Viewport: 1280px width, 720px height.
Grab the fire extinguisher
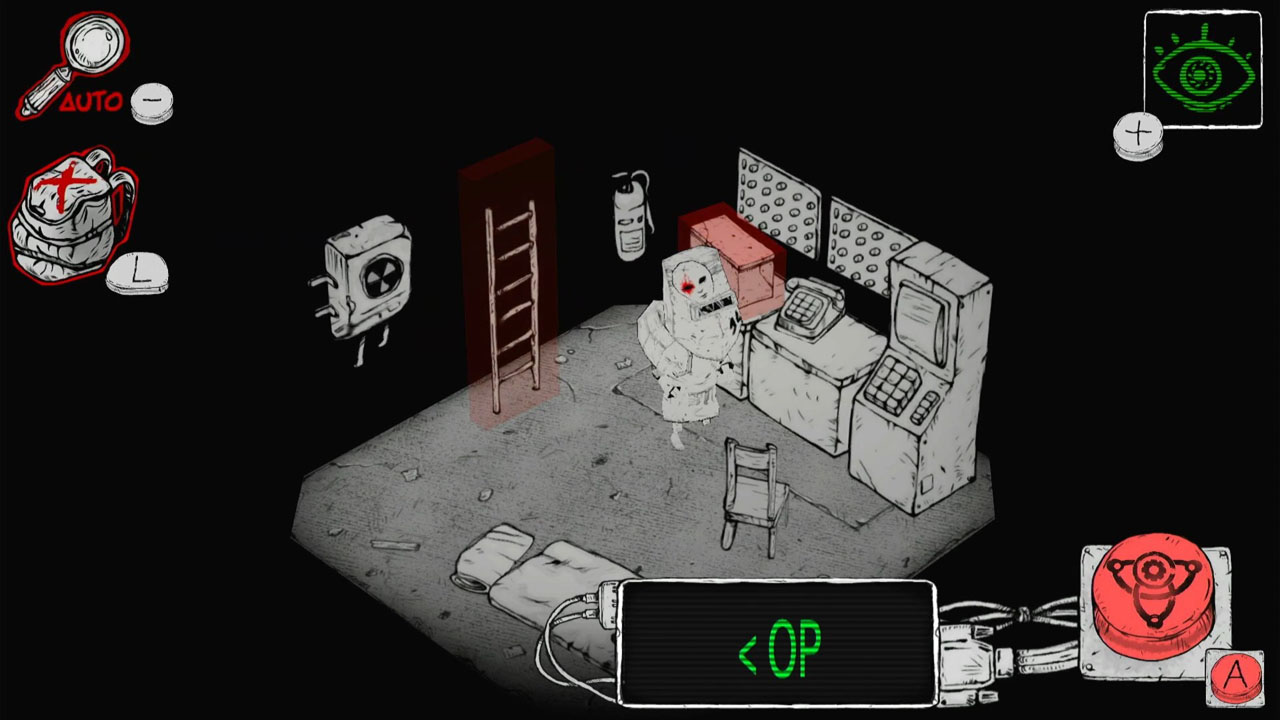tap(628, 215)
